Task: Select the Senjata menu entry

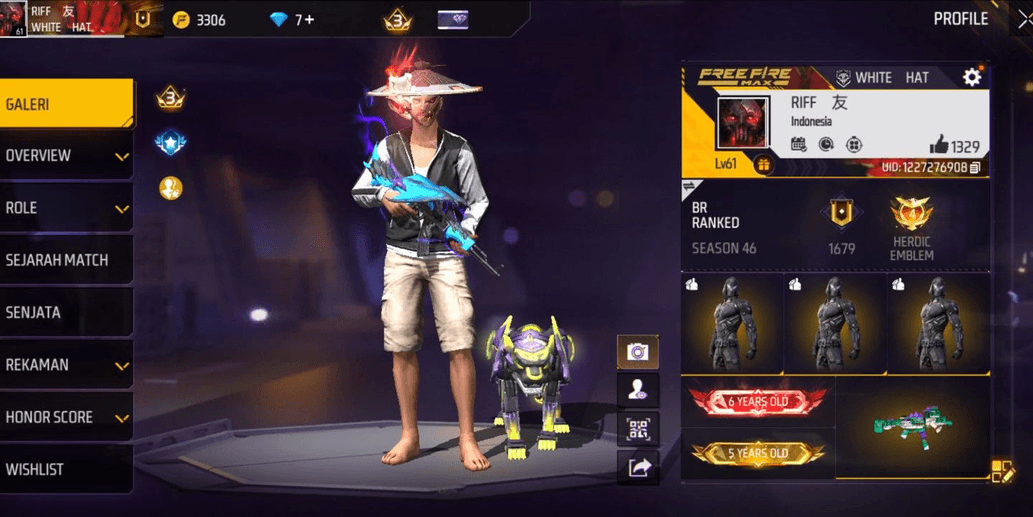Action: (65, 313)
